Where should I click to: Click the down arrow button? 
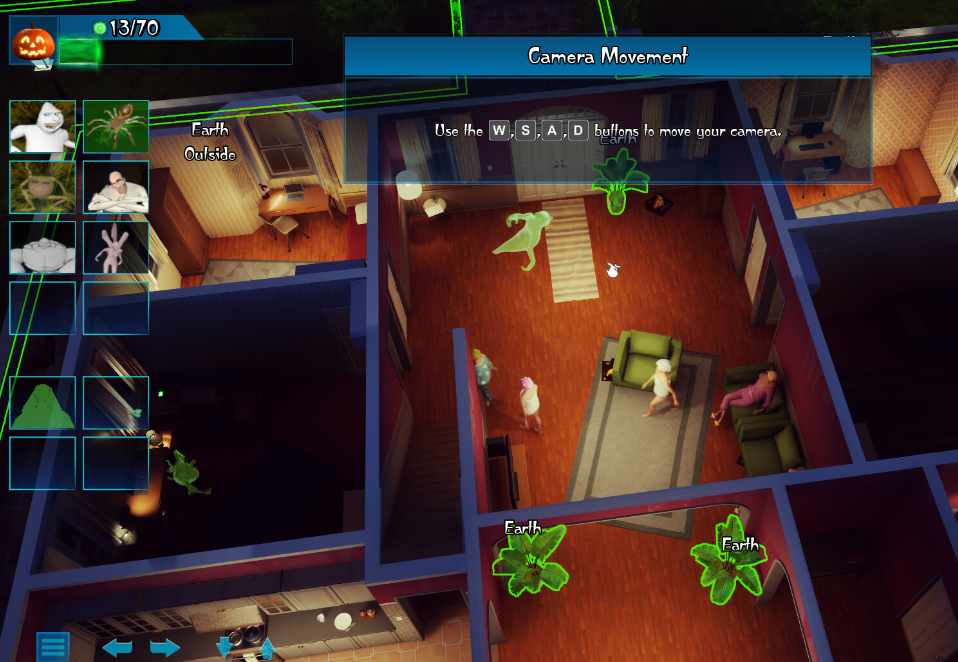[224, 648]
